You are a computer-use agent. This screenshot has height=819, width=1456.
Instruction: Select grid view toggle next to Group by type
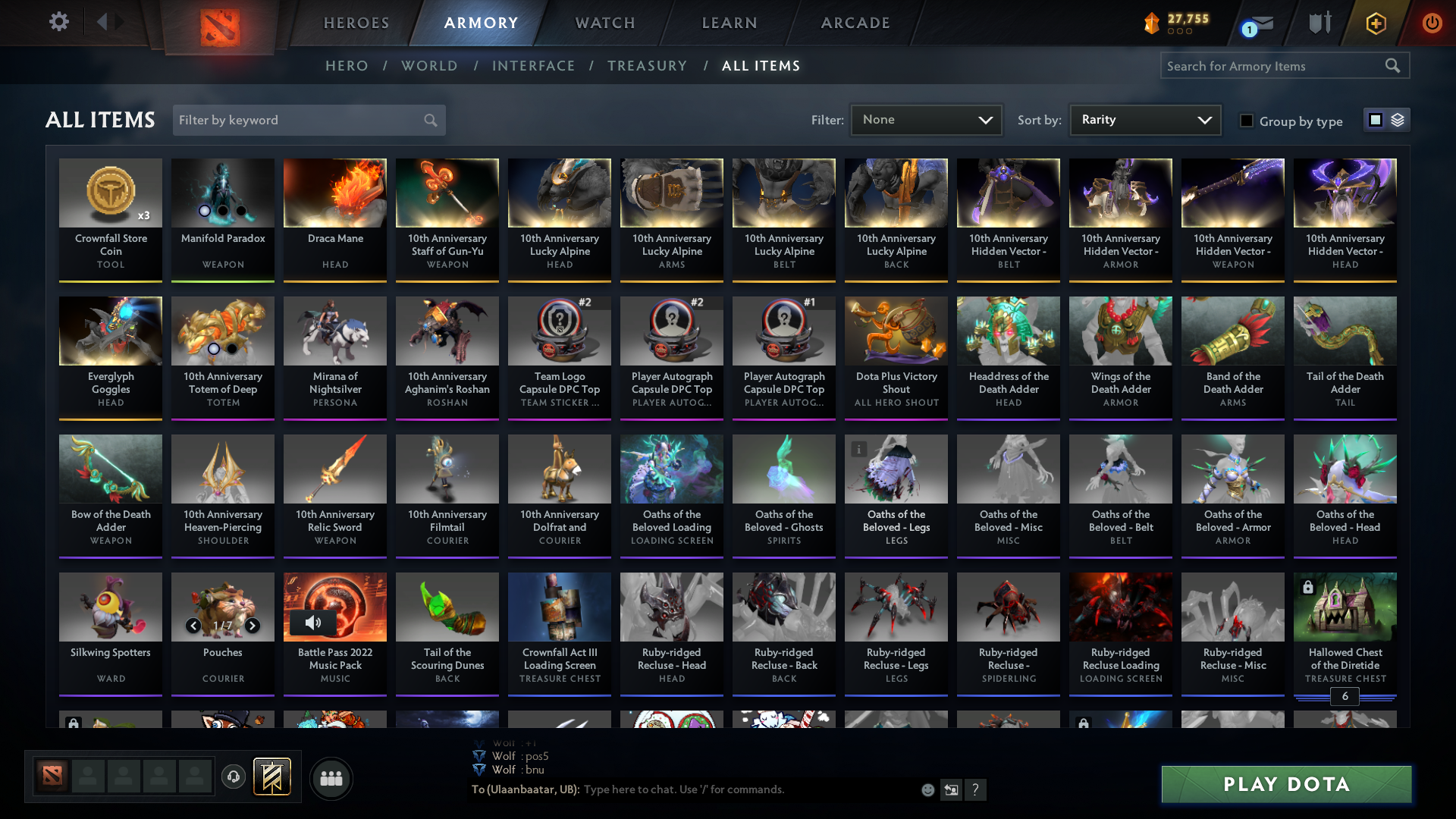point(1376,119)
